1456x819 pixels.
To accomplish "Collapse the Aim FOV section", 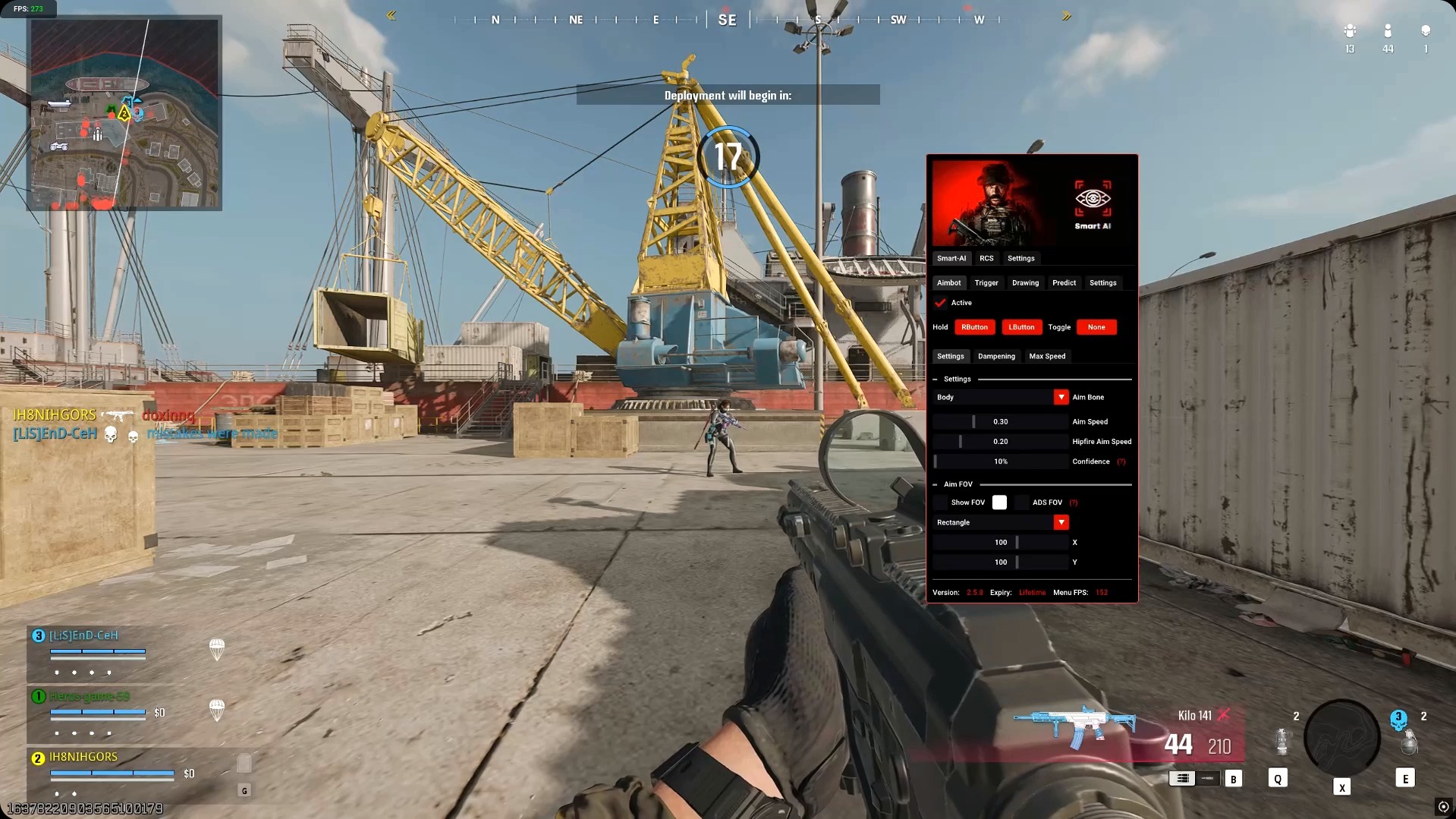I will [935, 484].
